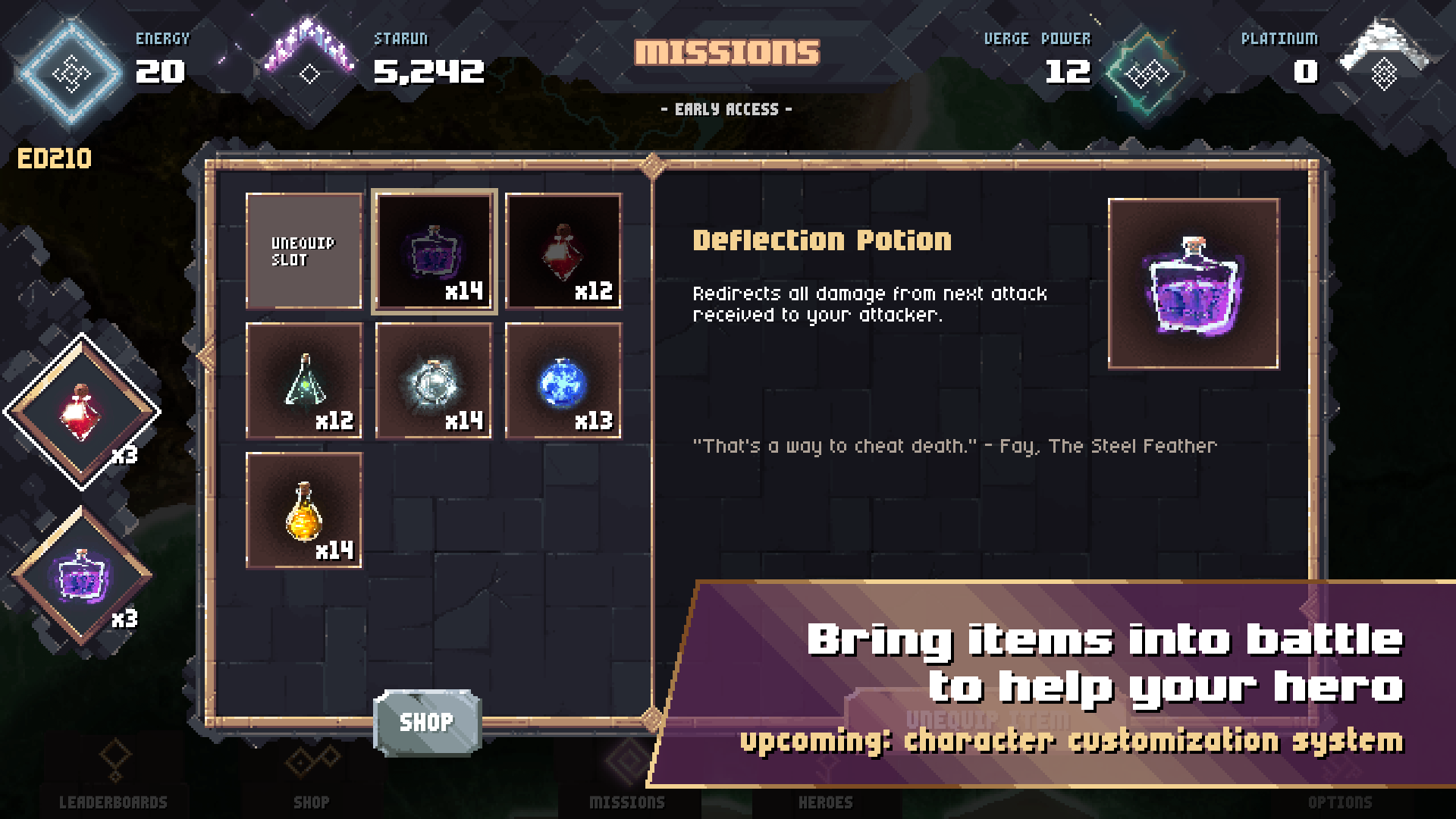Screen dimensions: 1456x819
Task: Select the blue sphere item showing x13
Action: point(563,381)
